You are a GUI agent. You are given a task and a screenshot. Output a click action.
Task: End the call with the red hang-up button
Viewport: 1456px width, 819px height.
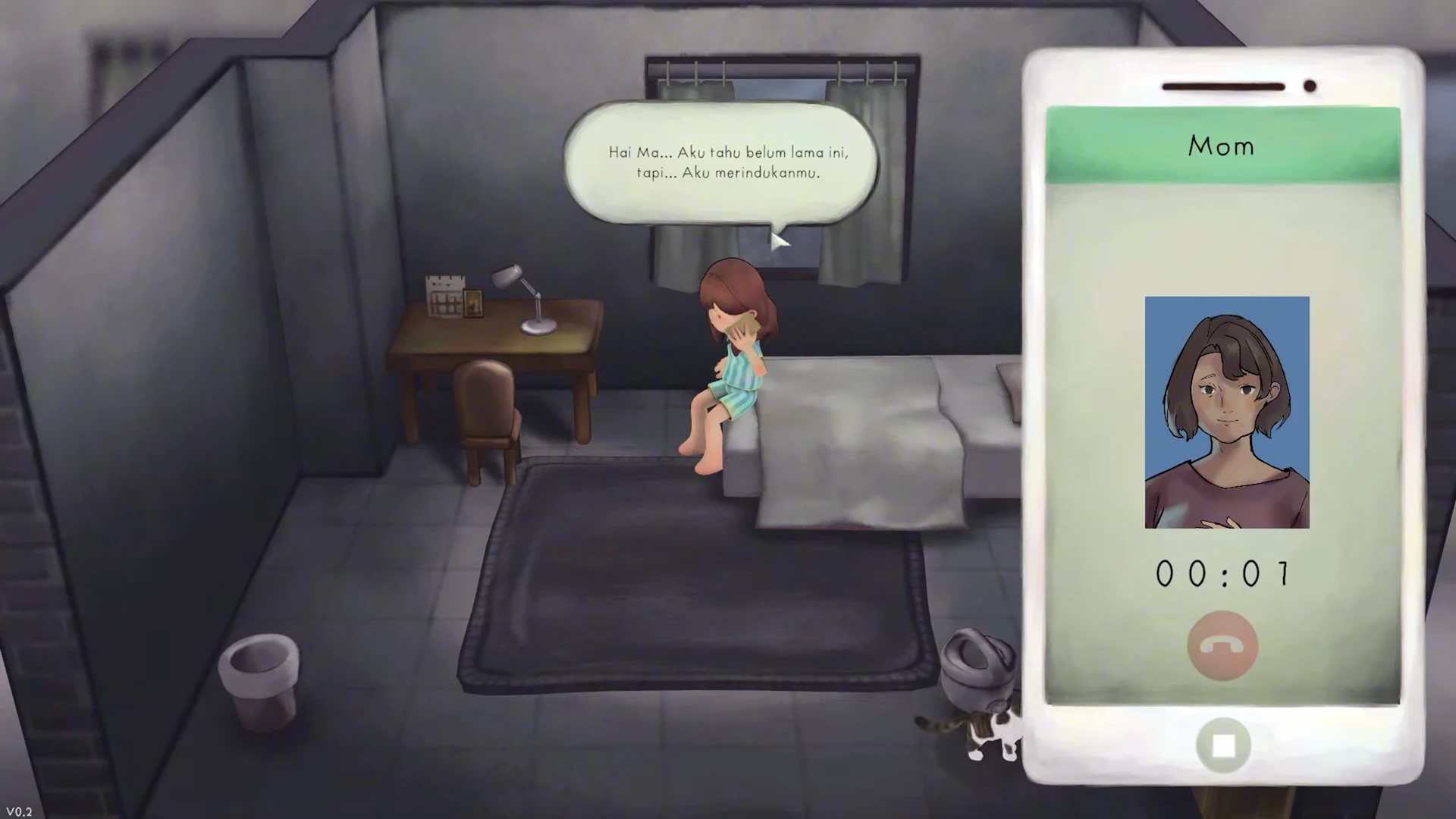[1222, 645]
